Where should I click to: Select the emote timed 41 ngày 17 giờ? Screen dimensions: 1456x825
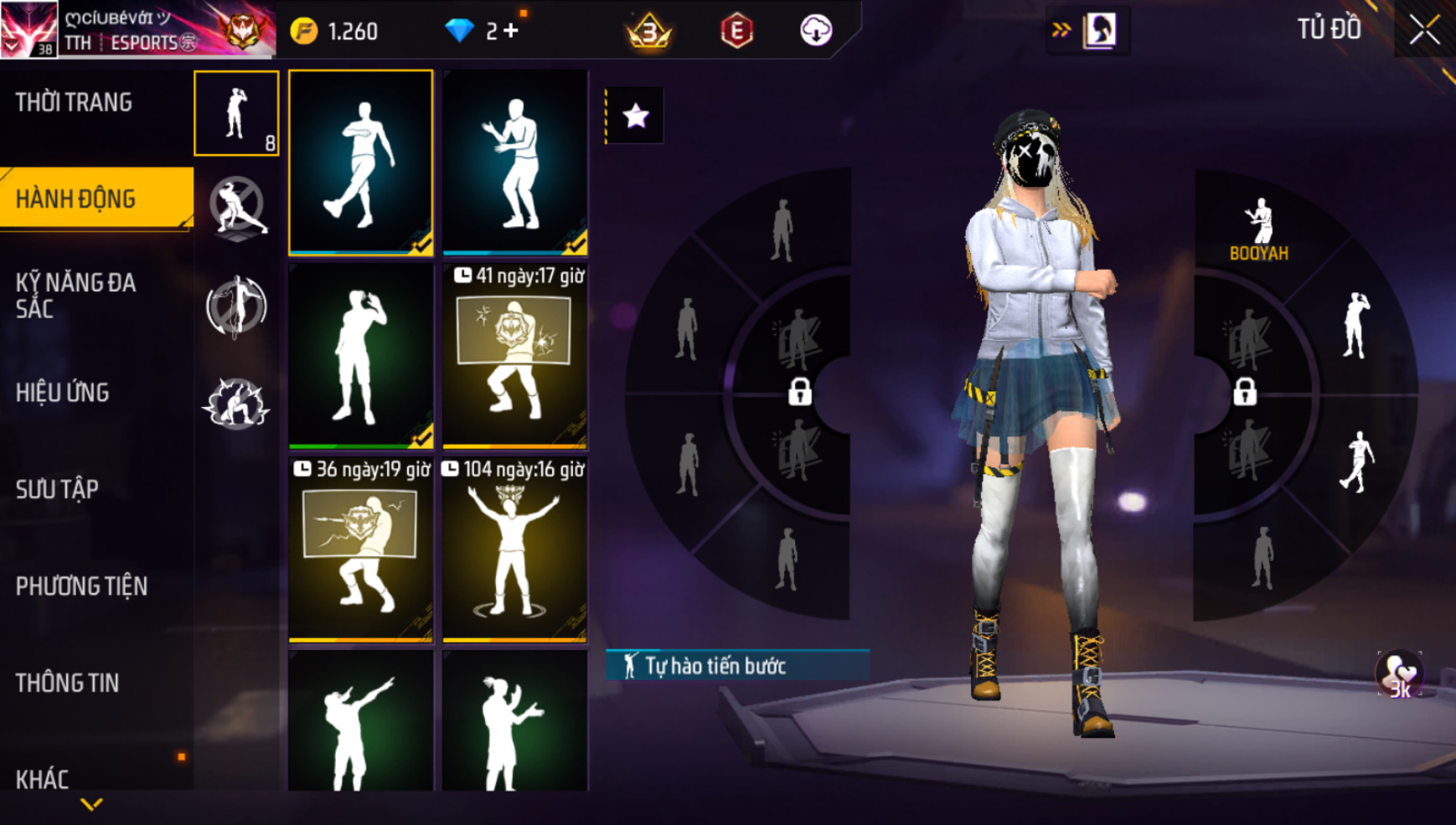pos(514,356)
